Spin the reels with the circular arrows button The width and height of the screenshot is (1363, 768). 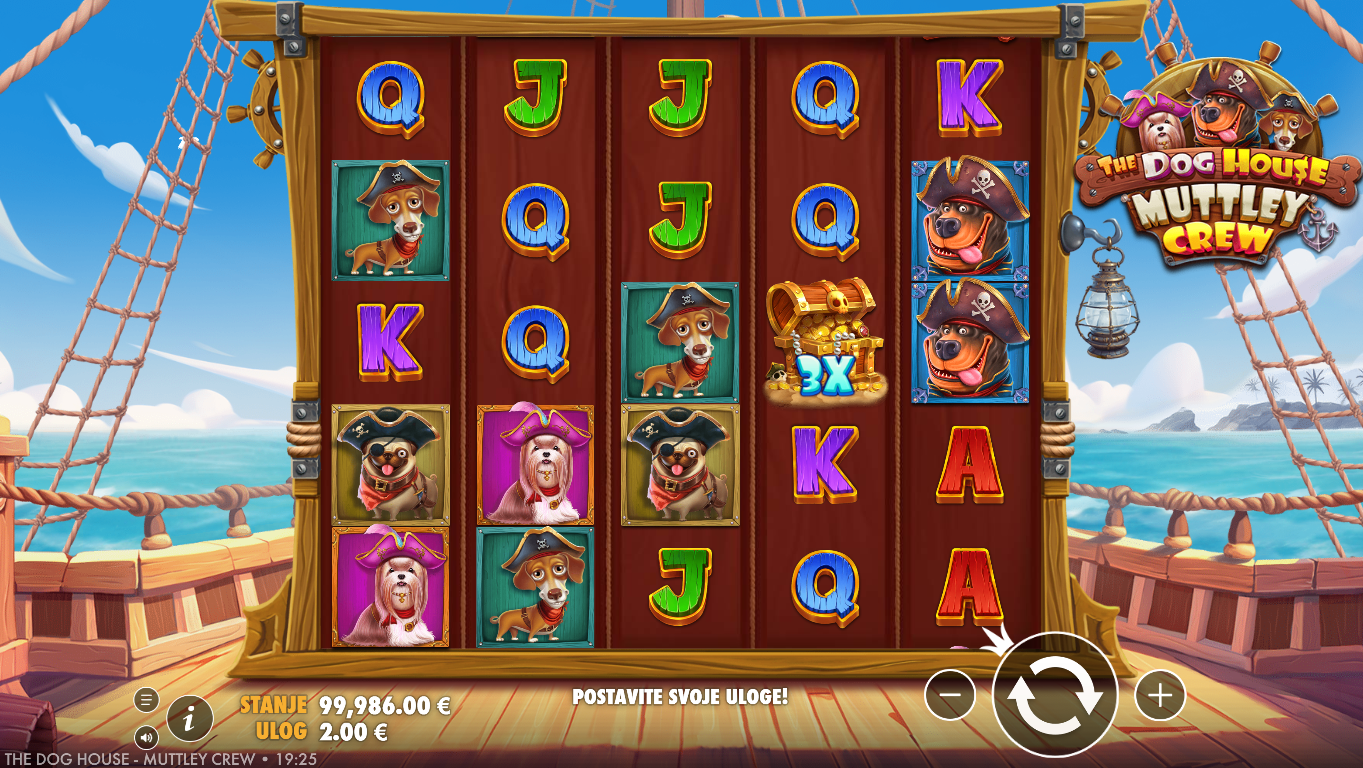[1054, 695]
